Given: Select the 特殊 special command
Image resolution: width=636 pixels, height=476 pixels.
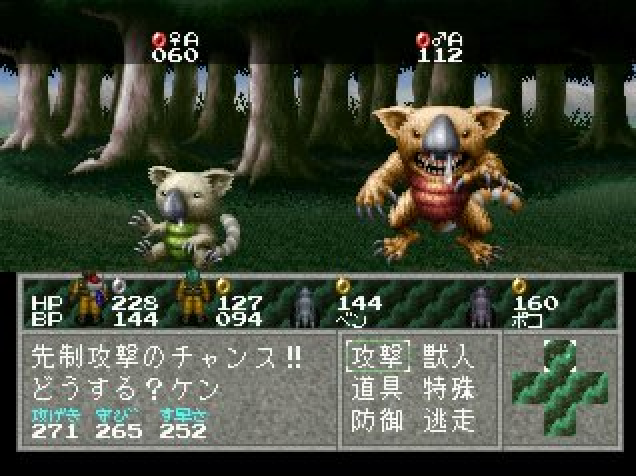Looking at the screenshot, I should pos(447,389).
